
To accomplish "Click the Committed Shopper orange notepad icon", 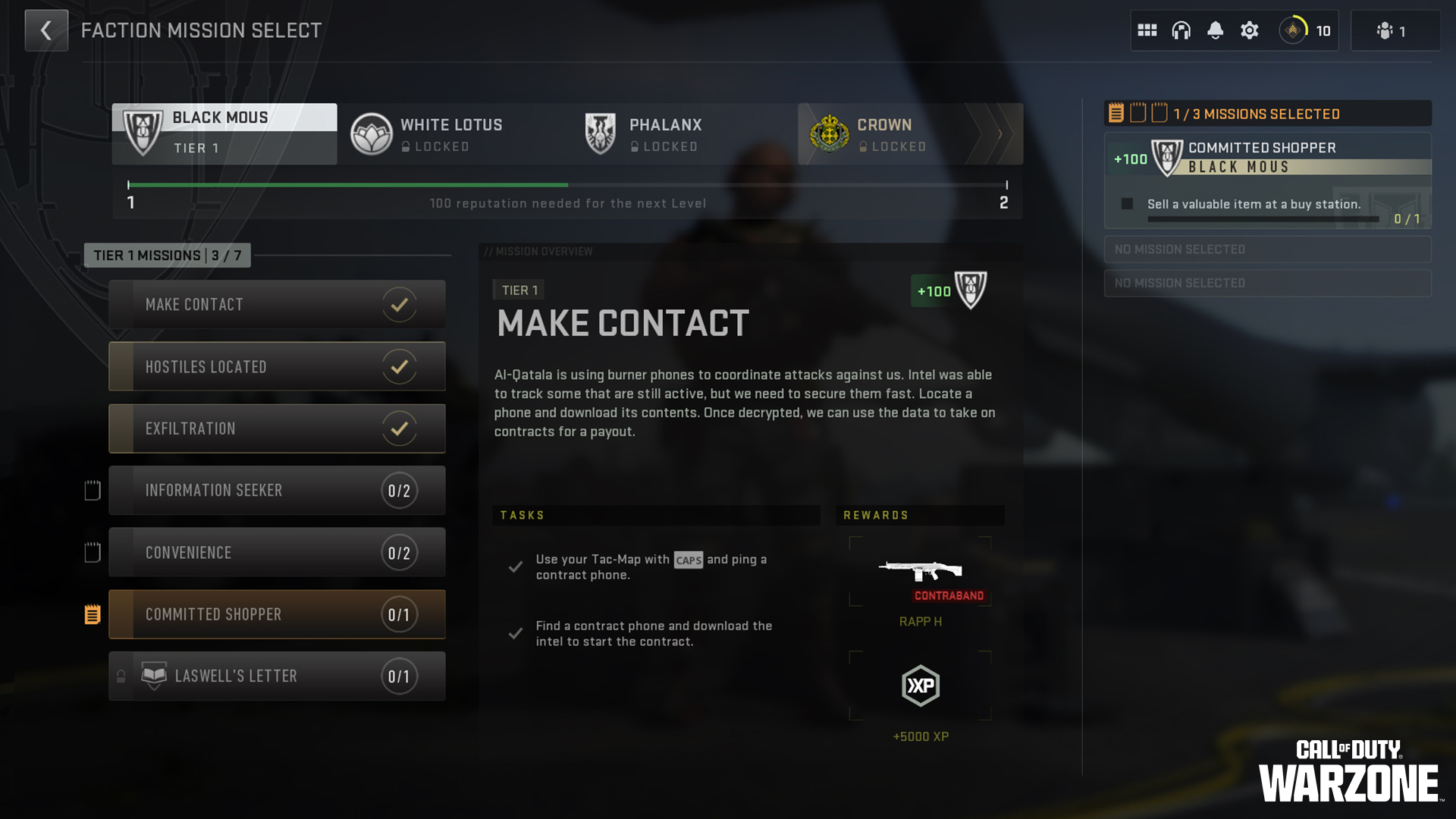I will pyautogui.click(x=93, y=614).
